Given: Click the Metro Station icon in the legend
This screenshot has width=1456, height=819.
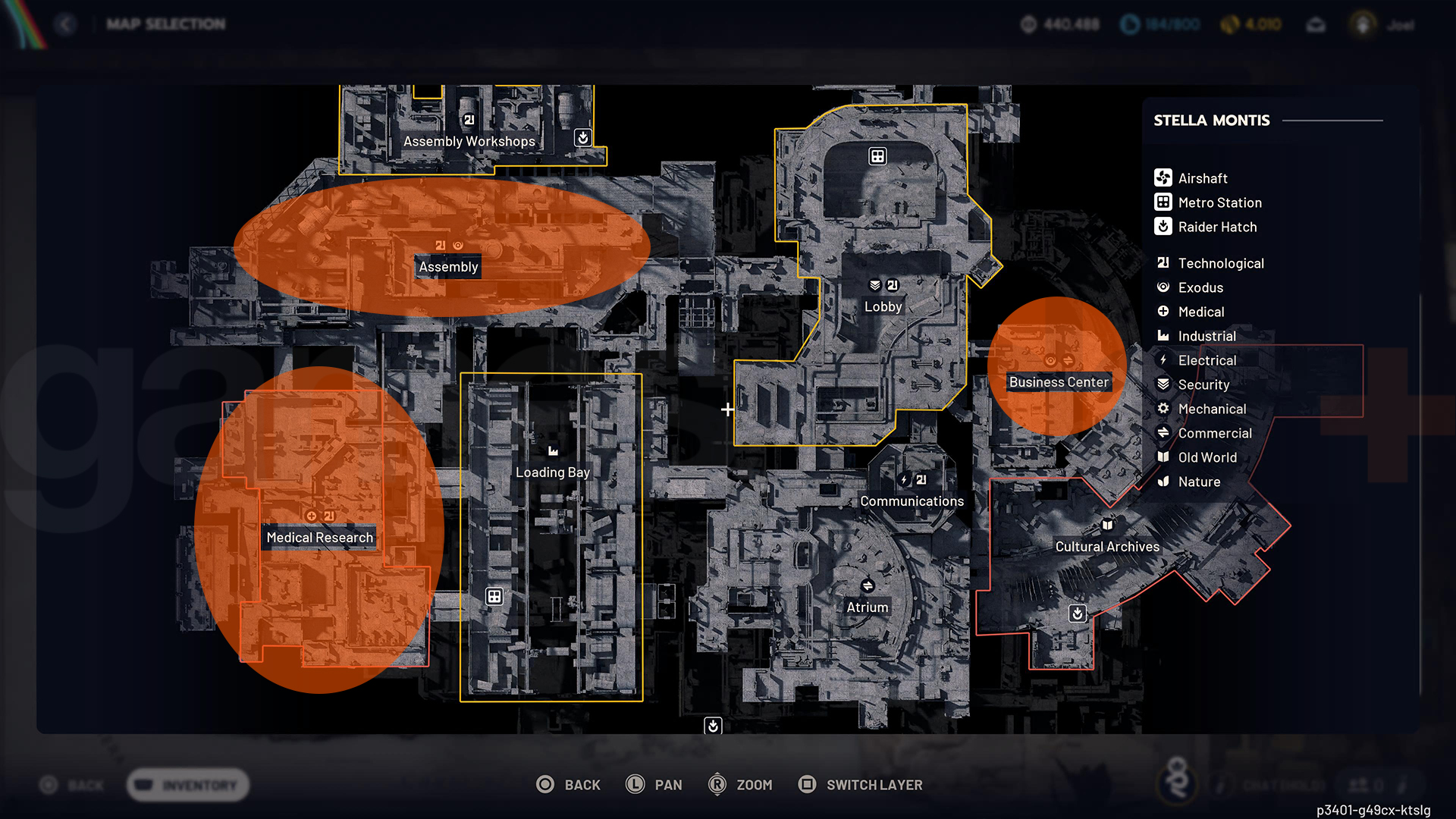Looking at the screenshot, I should [x=1162, y=202].
